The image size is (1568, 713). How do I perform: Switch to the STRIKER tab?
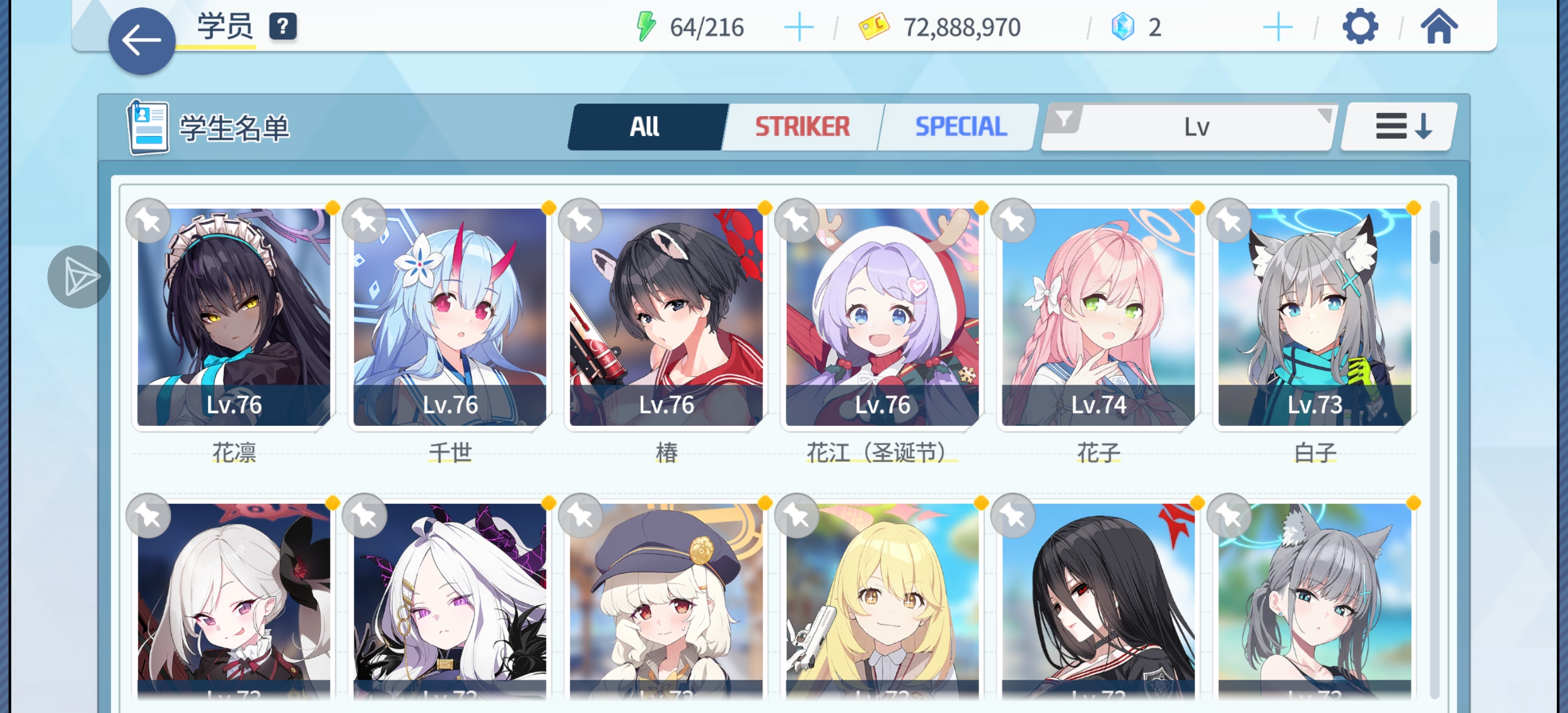tap(800, 127)
